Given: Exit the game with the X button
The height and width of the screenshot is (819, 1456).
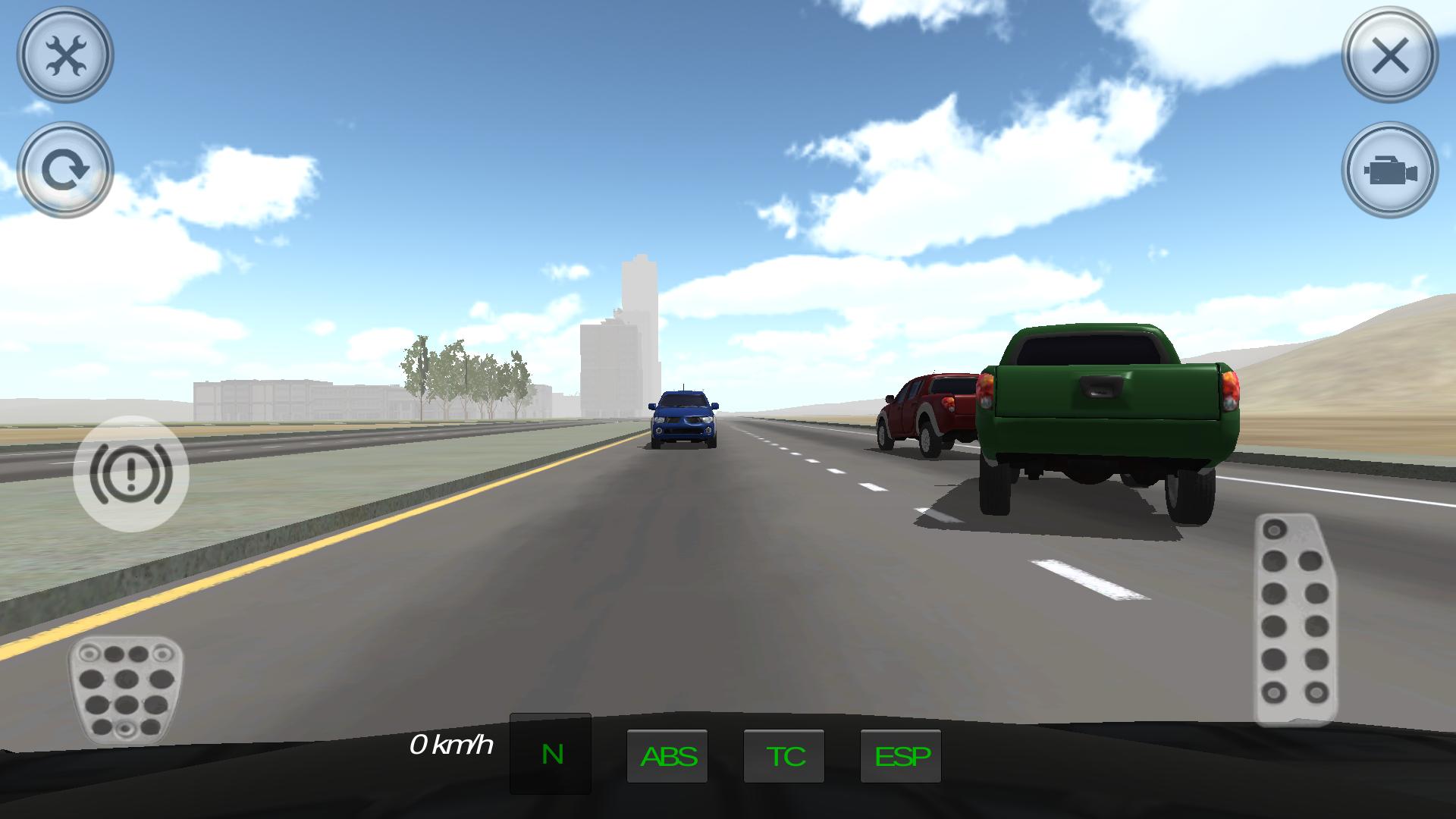Looking at the screenshot, I should (x=1390, y=55).
